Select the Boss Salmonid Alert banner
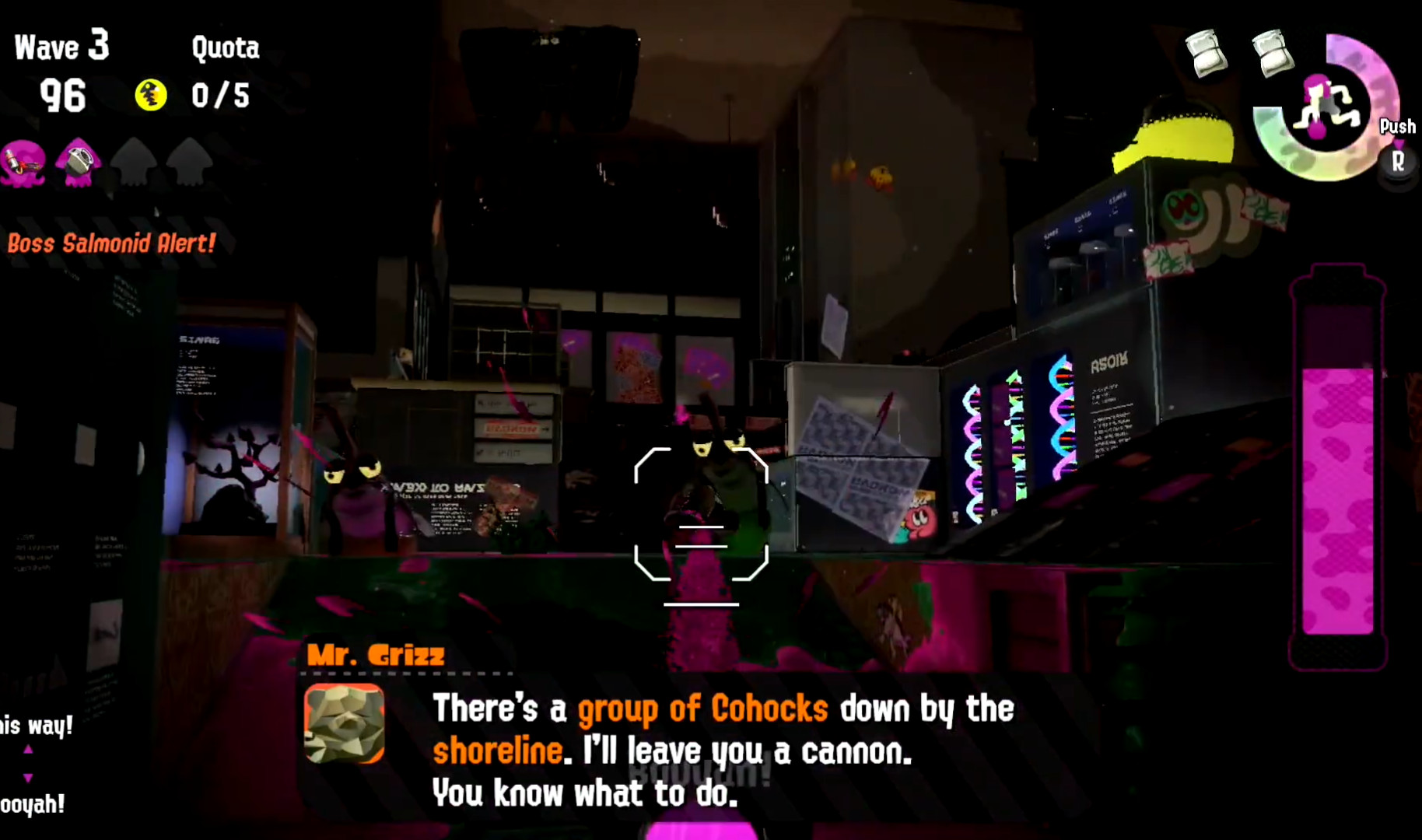The image size is (1422, 840). tap(110, 243)
